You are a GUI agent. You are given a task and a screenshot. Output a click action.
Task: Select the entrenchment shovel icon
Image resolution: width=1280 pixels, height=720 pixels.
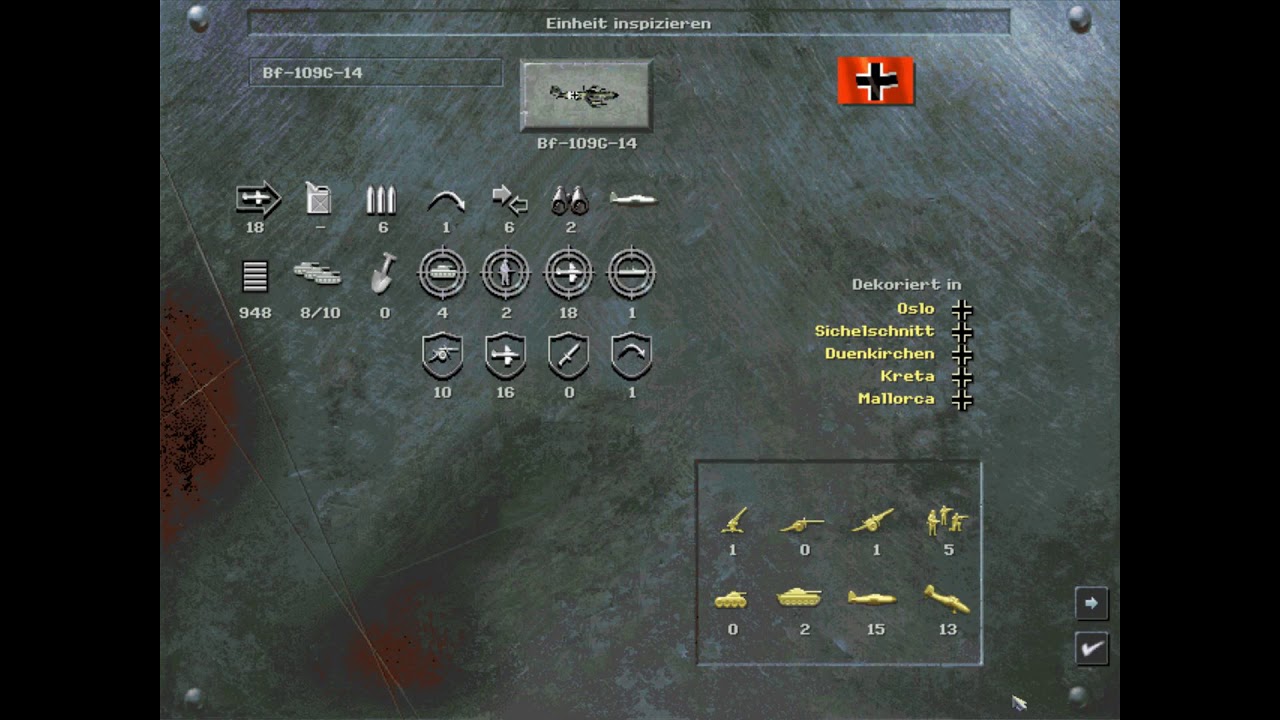[383, 278]
